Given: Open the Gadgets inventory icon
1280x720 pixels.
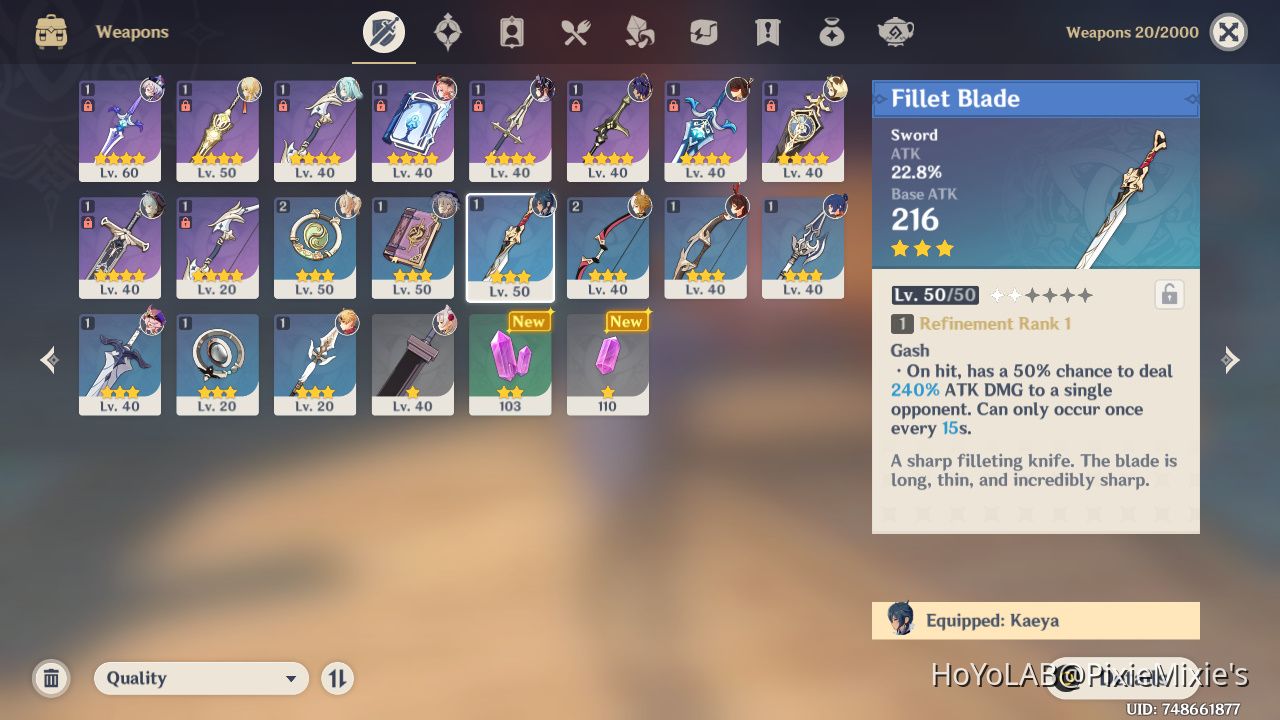Looking at the screenshot, I should (703, 31).
